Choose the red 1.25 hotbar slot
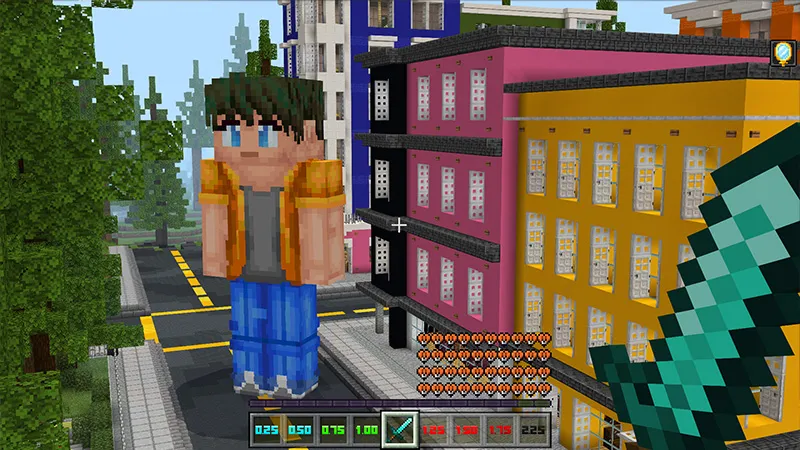The height and width of the screenshot is (450, 800). click(x=434, y=430)
